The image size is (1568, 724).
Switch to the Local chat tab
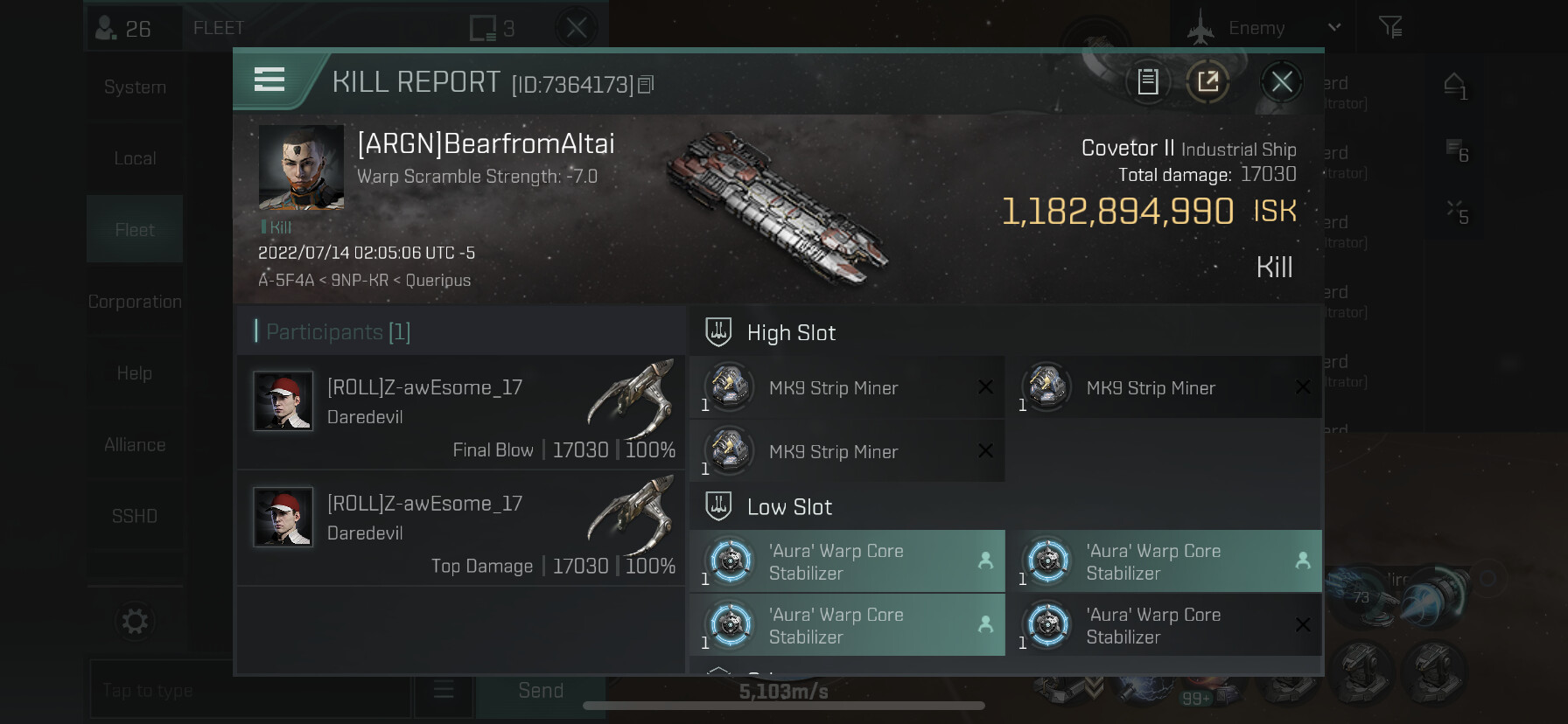click(x=135, y=159)
